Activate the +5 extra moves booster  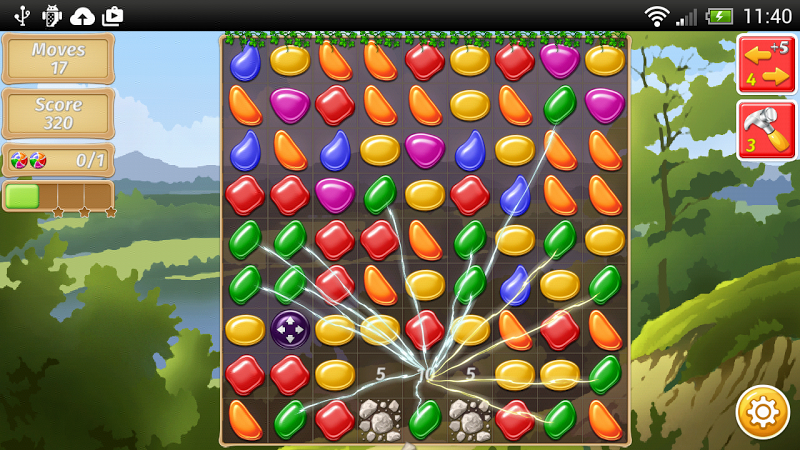point(765,64)
